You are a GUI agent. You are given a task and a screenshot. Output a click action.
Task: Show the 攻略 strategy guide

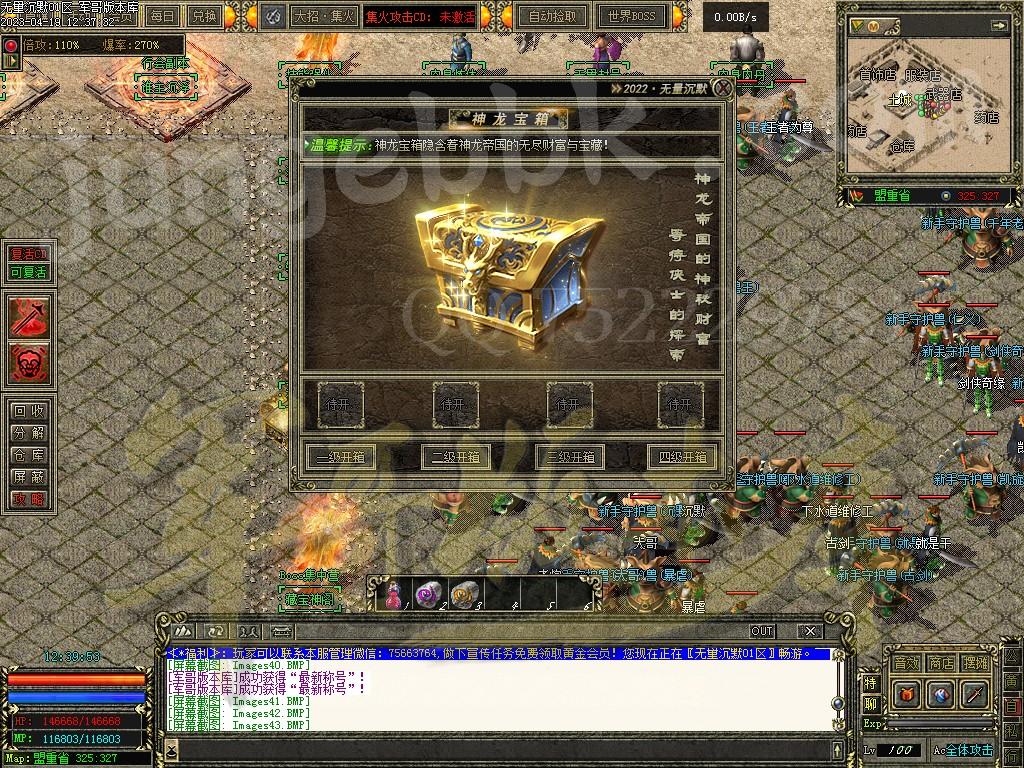pyautogui.click(x=28, y=499)
